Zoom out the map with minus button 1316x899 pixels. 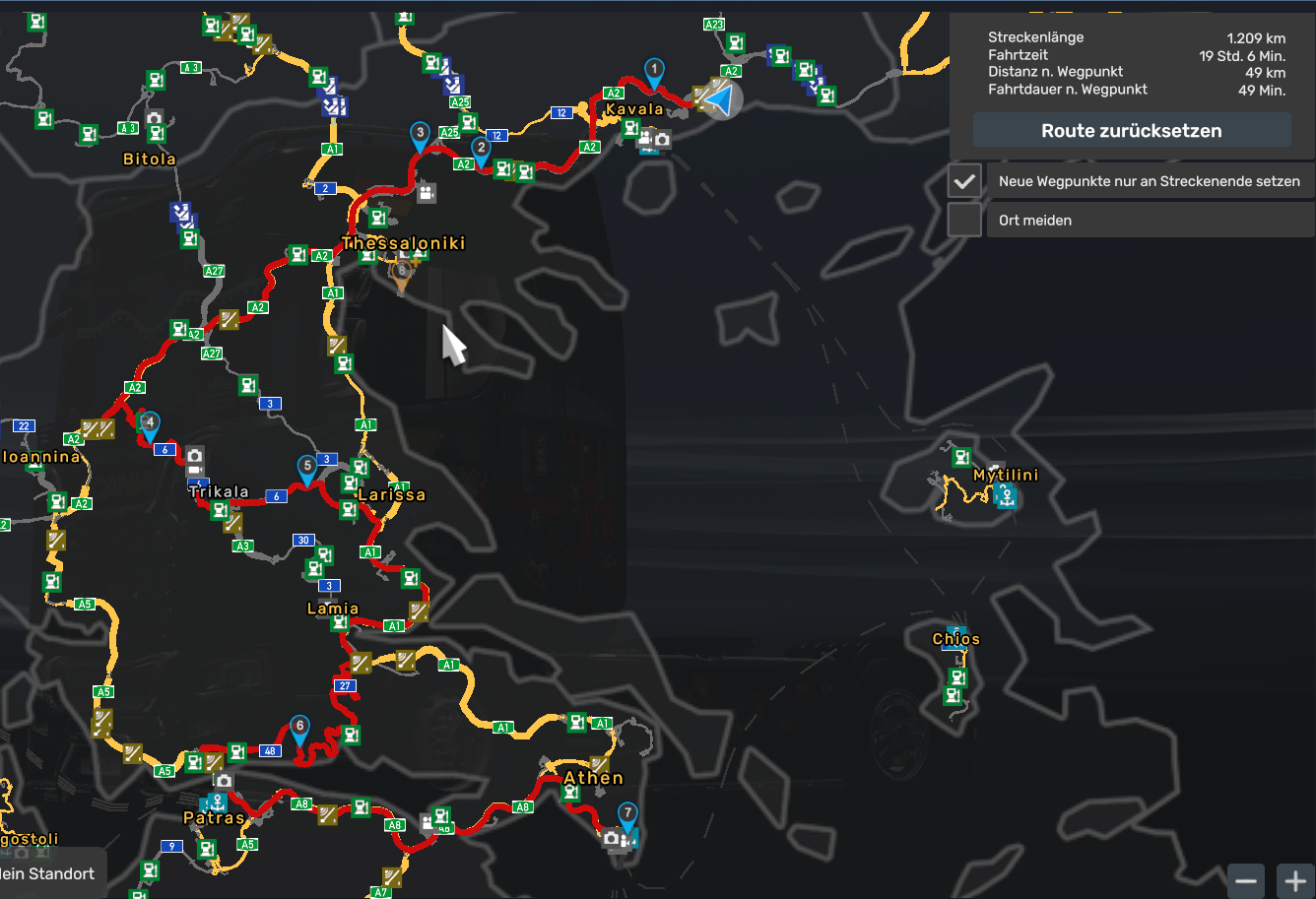[1247, 879]
